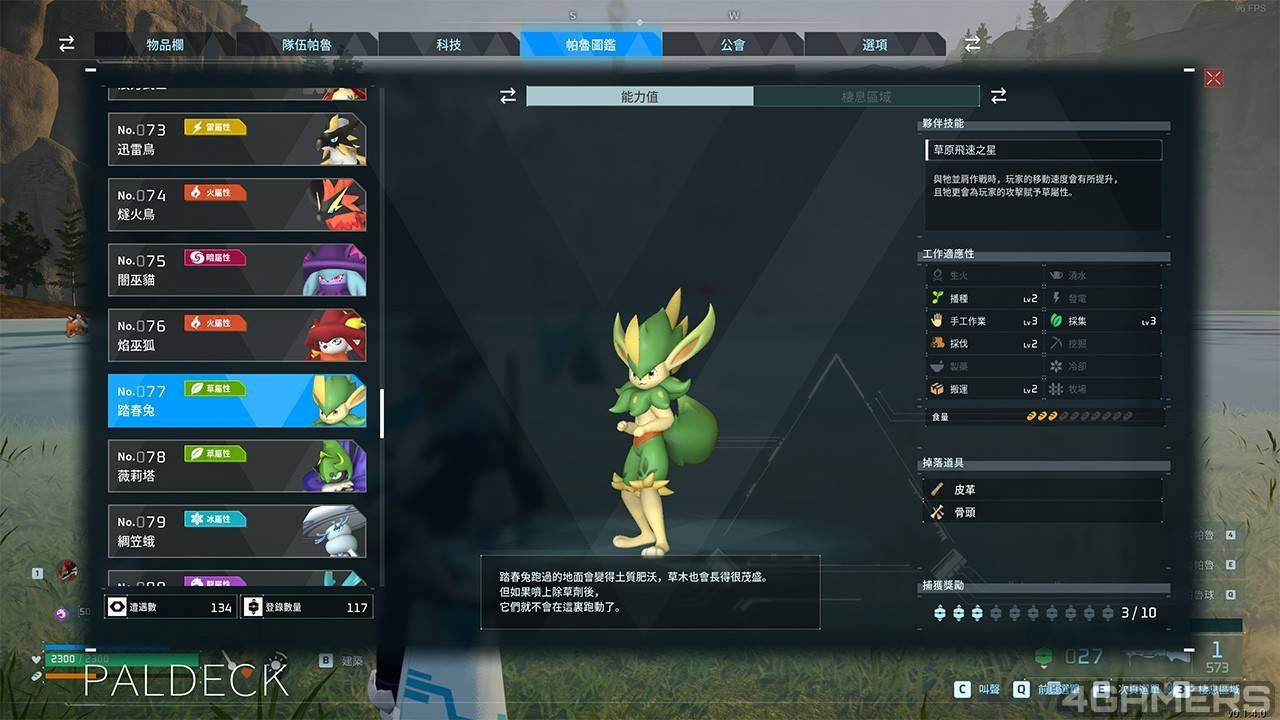The image size is (1280, 720).
Task: Open the 物品欄 inventory tab
Action: click(164, 45)
